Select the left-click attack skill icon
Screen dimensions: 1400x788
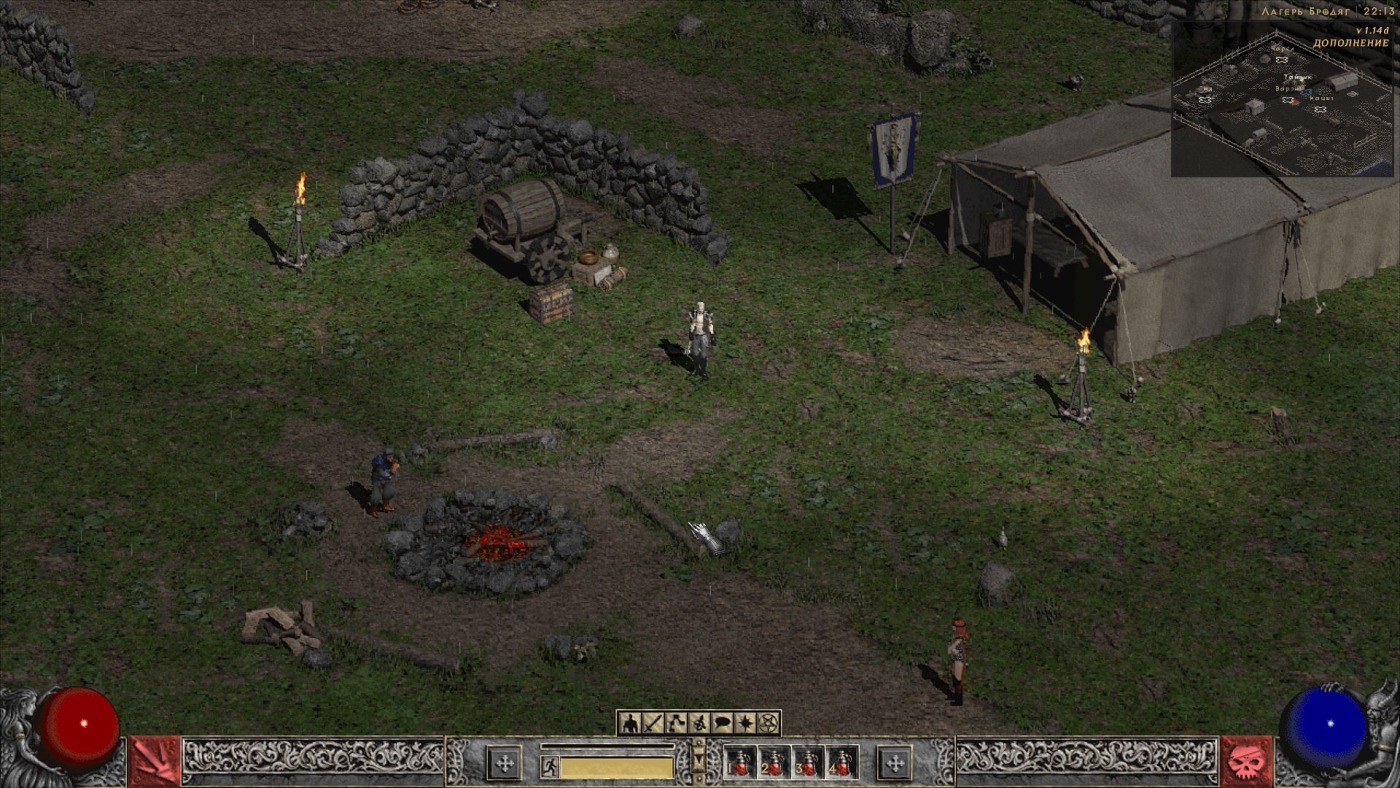tap(155, 762)
